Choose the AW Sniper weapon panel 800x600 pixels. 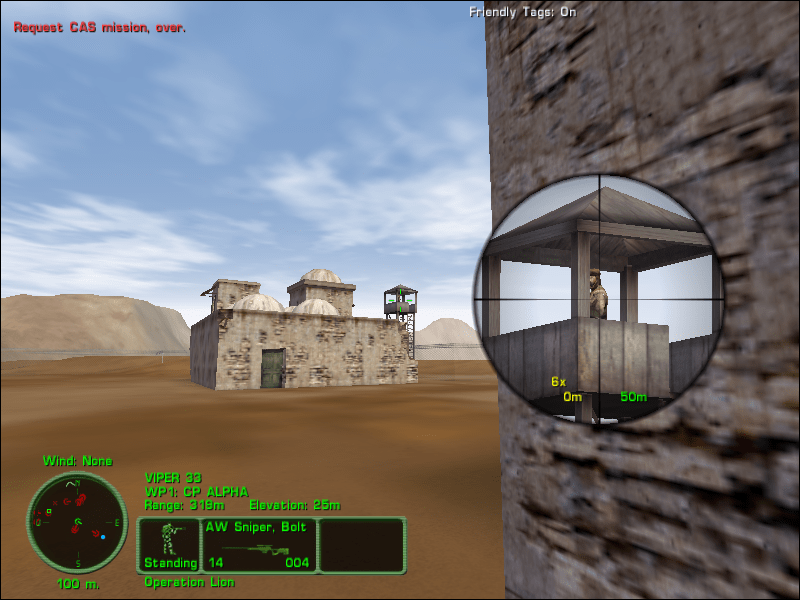(259, 545)
